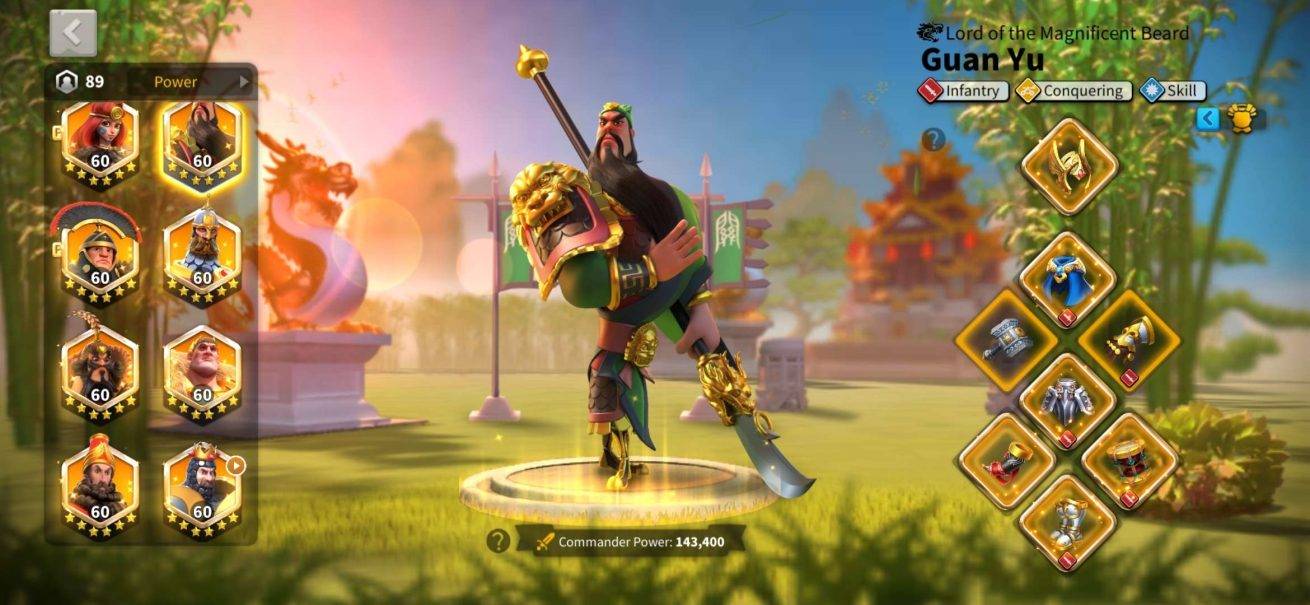Screen dimensions: 1310x605
Task: Select the red-haired female commander portrait
Action: [100, 142]
